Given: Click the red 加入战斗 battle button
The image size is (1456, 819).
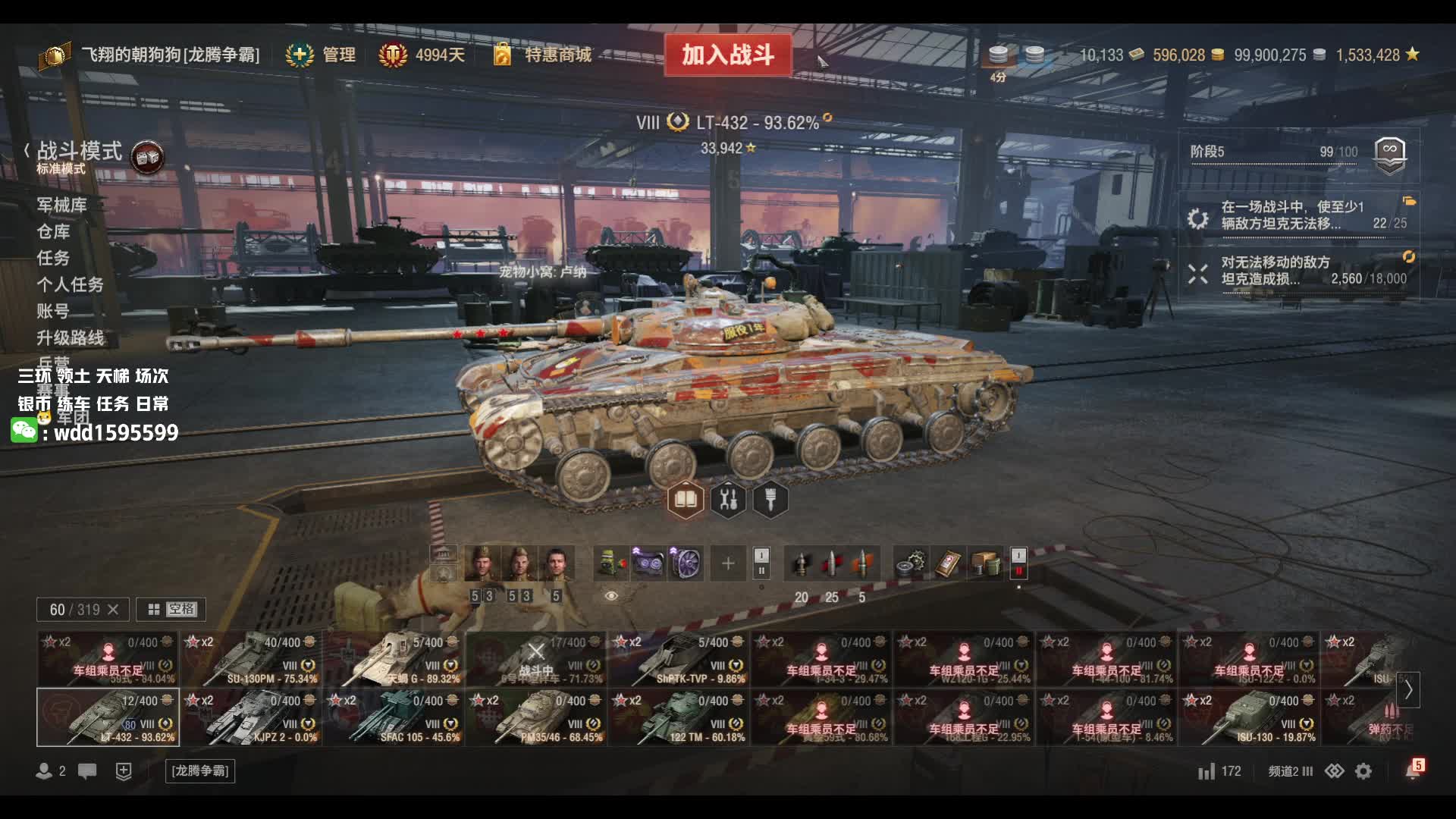Looking at the screenshot, I should pyautogui.click(x=727, y=55).
